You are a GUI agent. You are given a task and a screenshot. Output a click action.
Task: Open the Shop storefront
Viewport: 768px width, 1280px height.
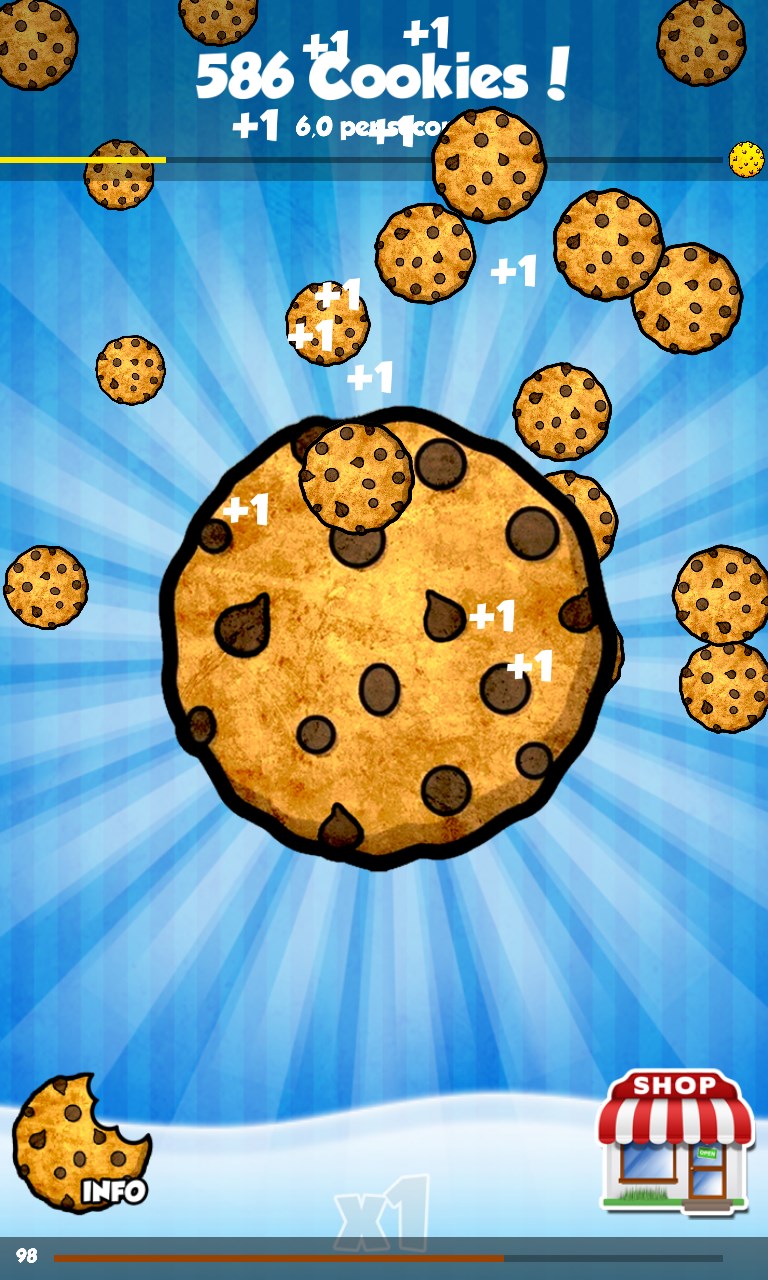point(675,1142)
